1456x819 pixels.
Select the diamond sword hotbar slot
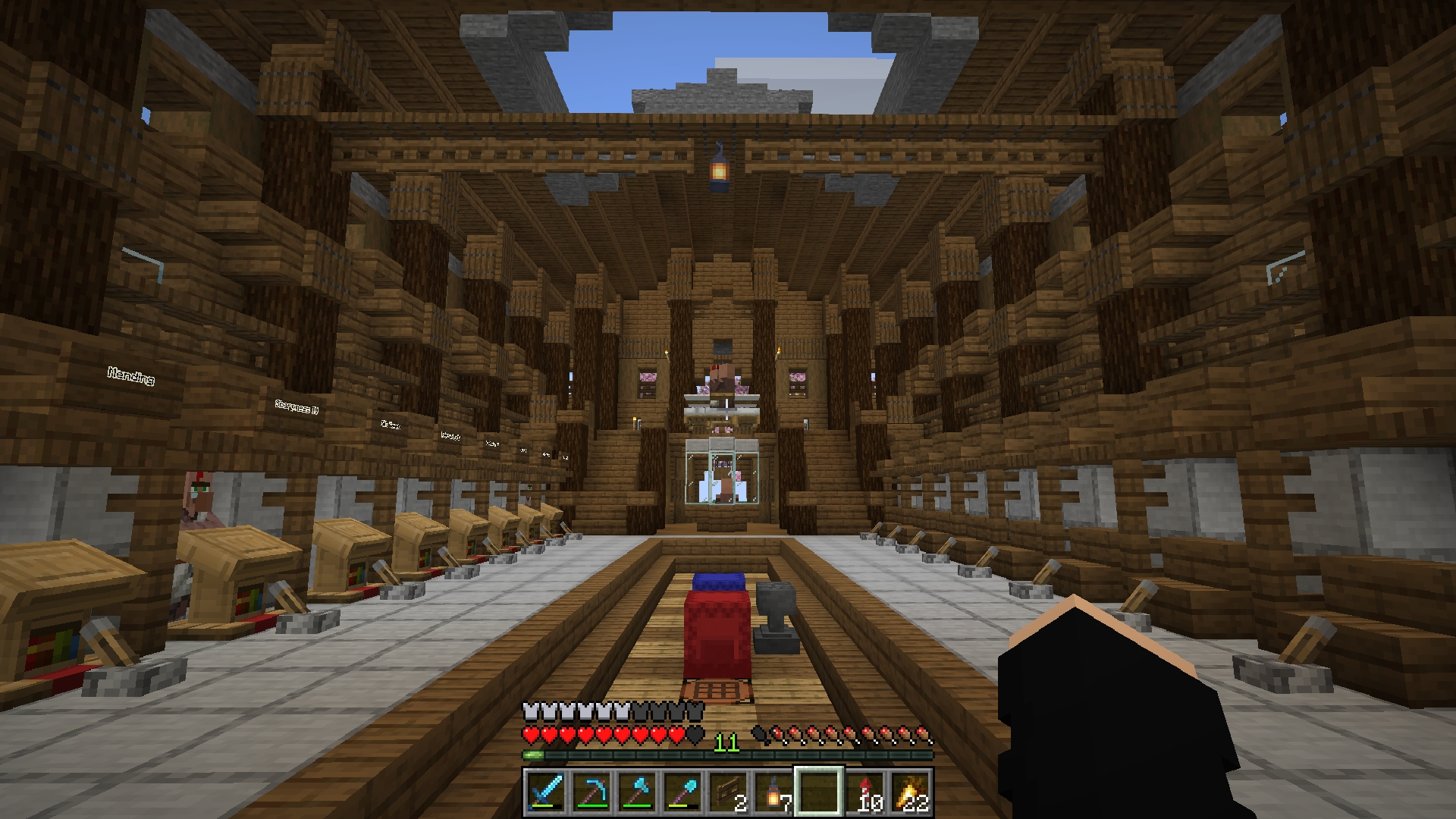(546, 792)
